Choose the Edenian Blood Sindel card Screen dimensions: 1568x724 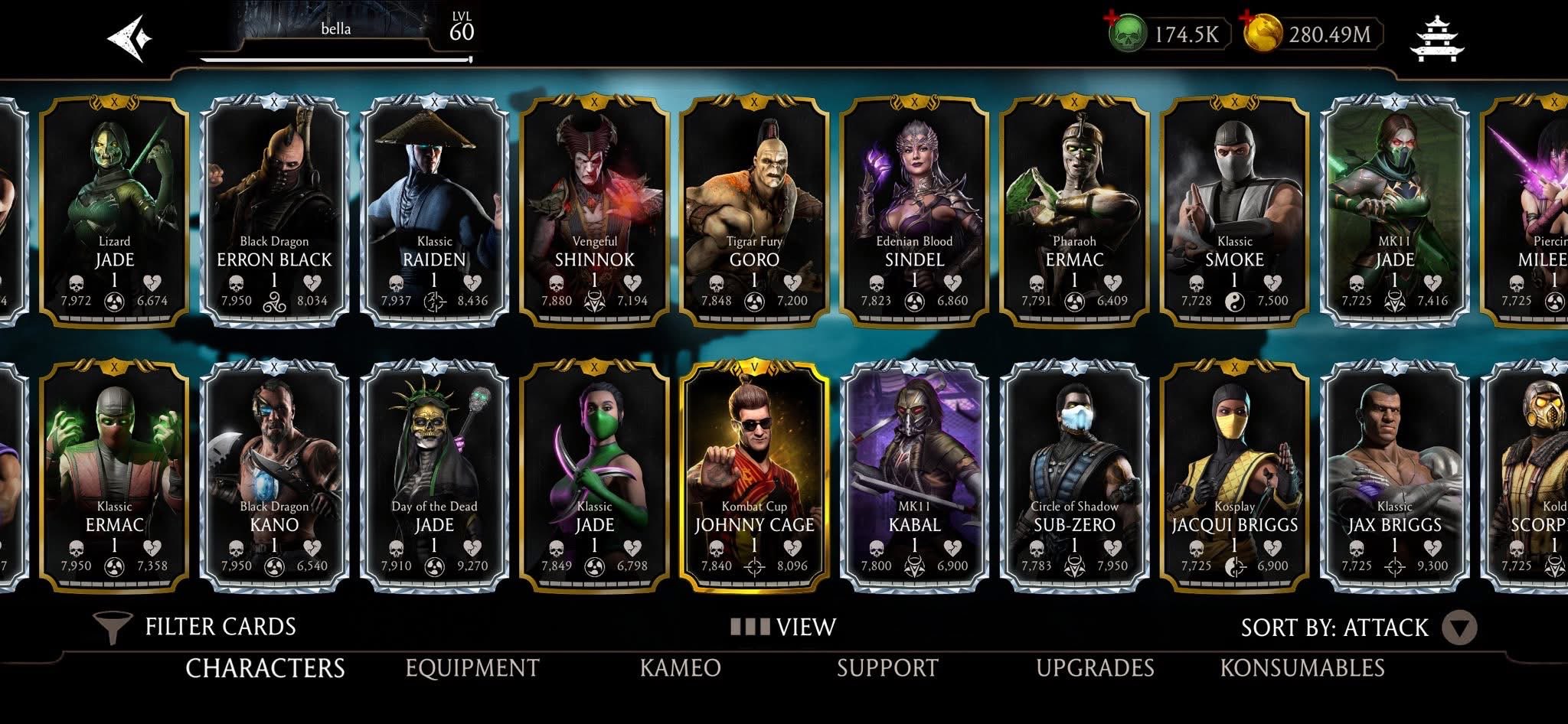[914, 210]
